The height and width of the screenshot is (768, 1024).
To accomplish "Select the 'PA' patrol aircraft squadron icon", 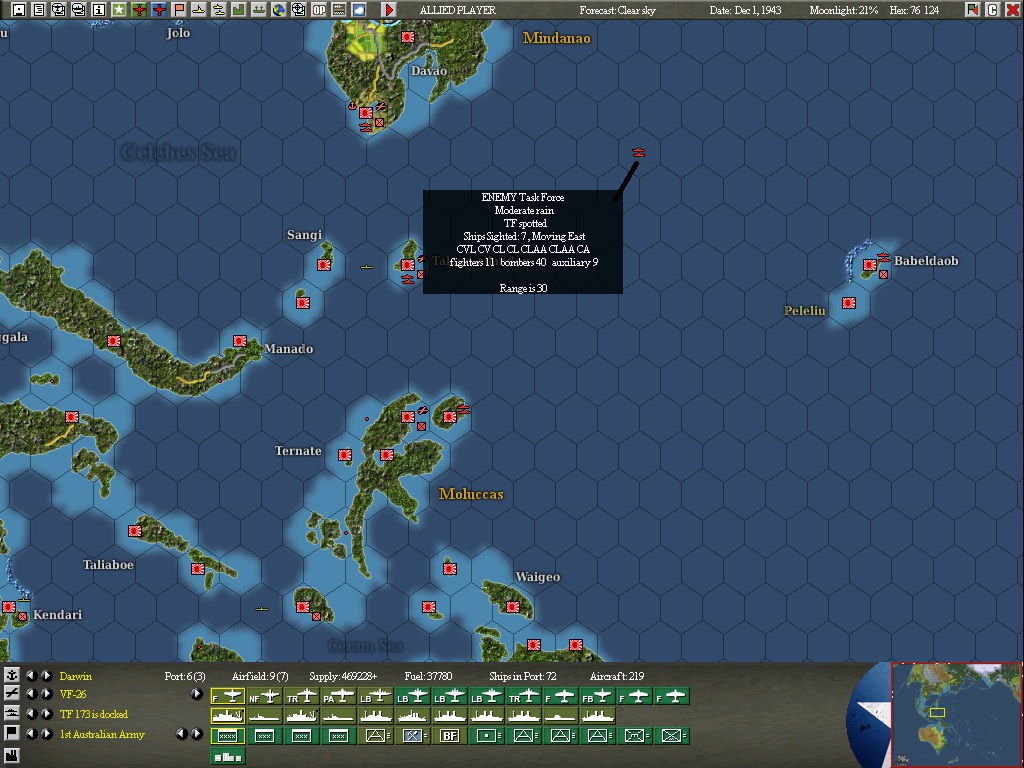I will point(338,696).
